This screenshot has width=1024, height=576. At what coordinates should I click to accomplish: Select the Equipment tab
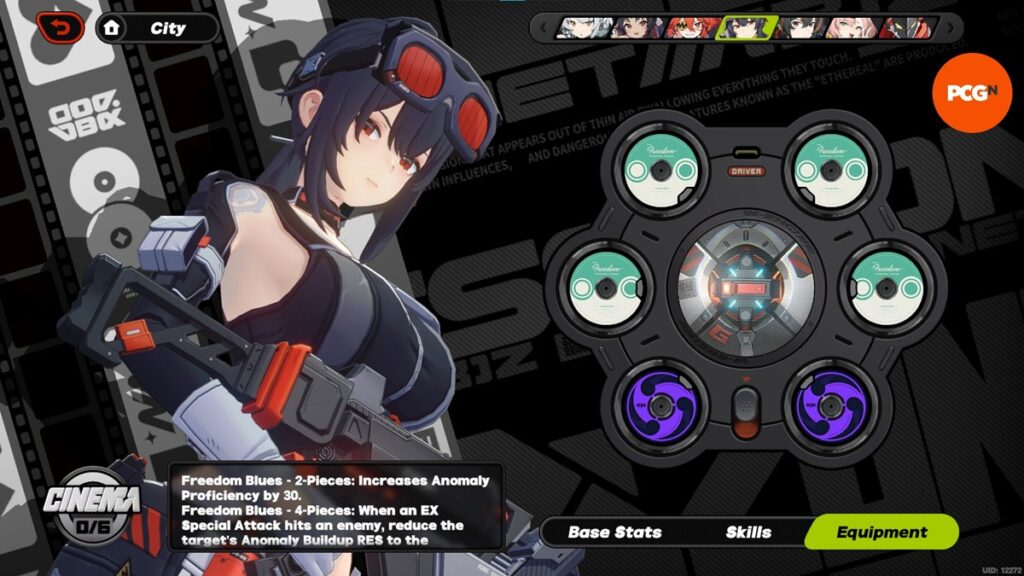tap(882, 532)
